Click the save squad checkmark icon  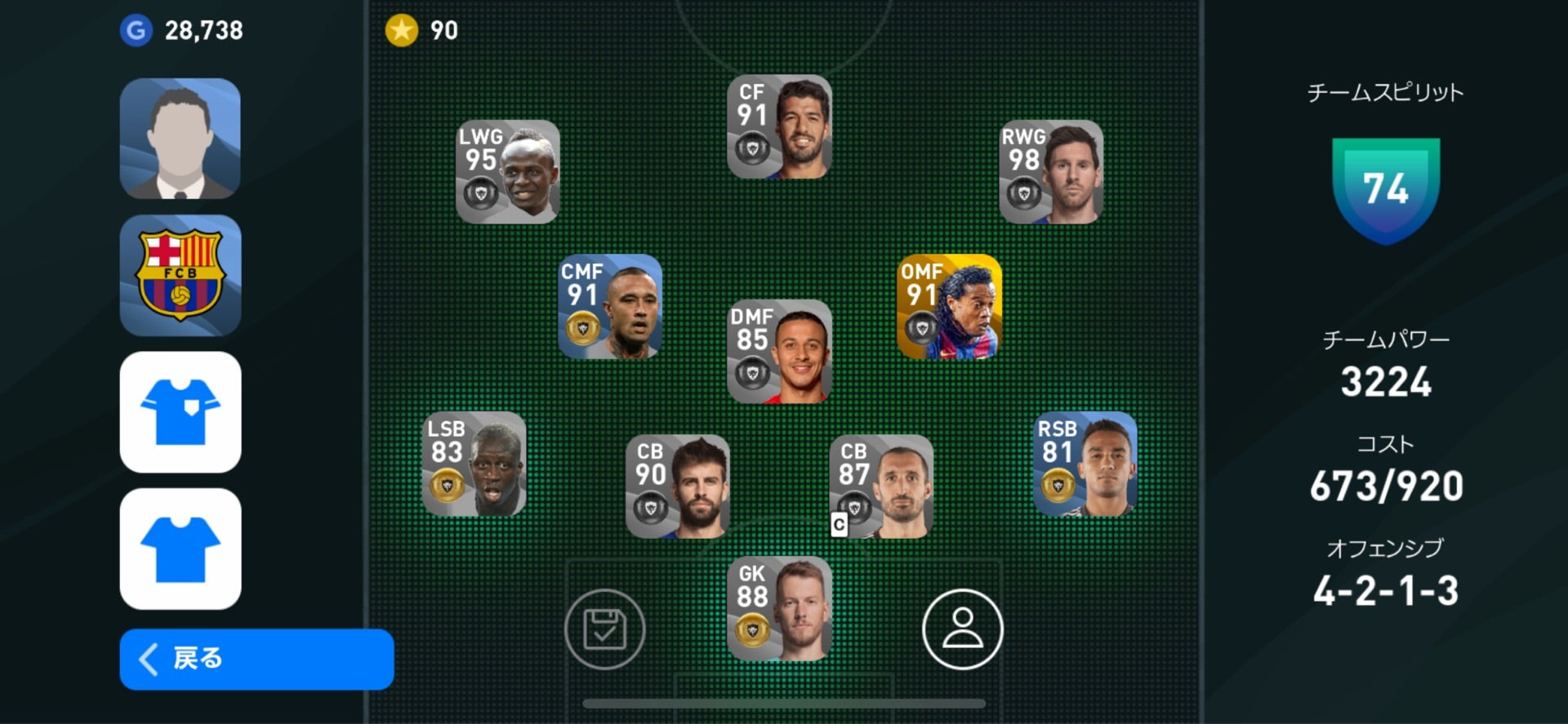click(x=604, y=629)
